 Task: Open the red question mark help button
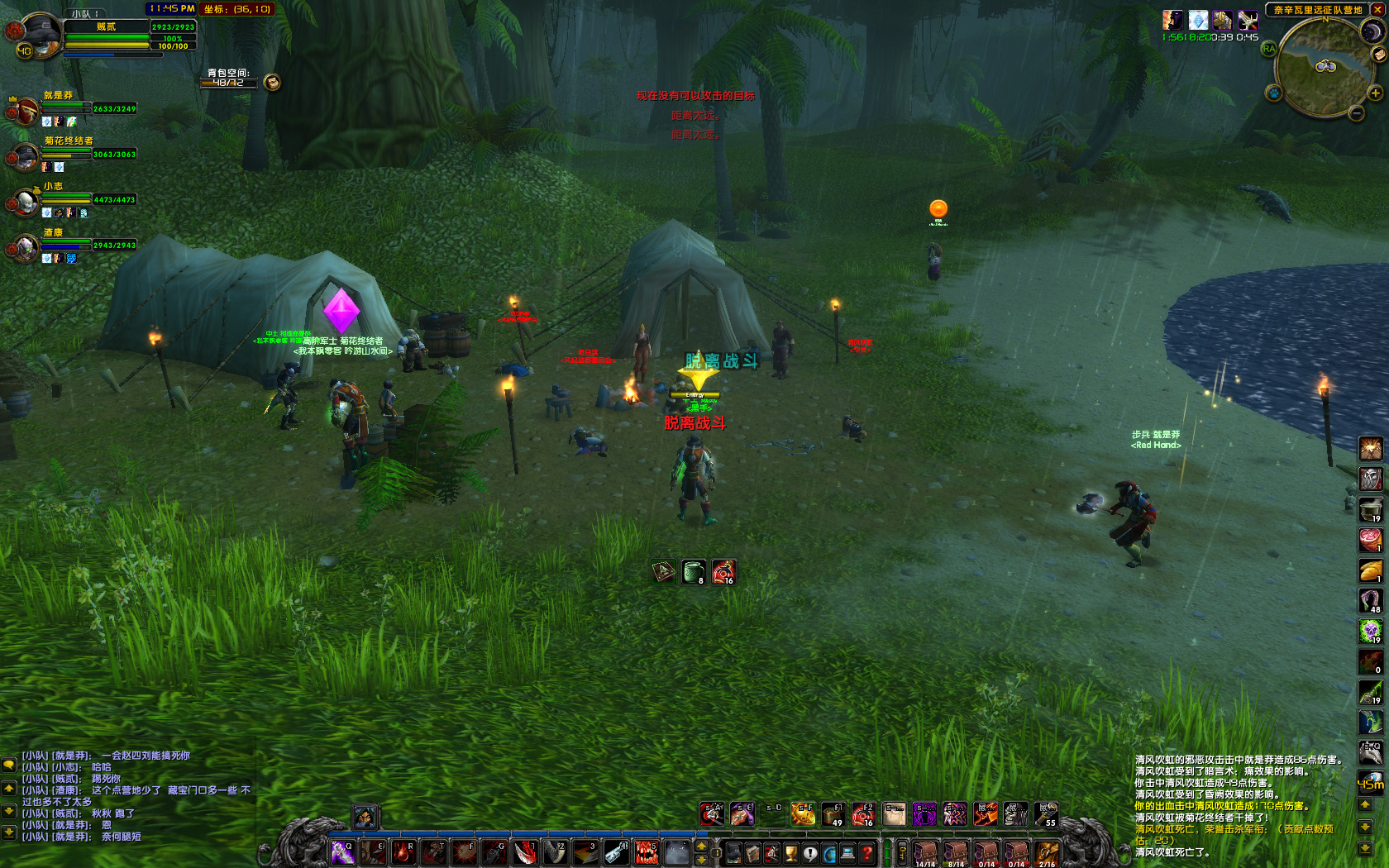pyautogui.click(x=867, y=853)
